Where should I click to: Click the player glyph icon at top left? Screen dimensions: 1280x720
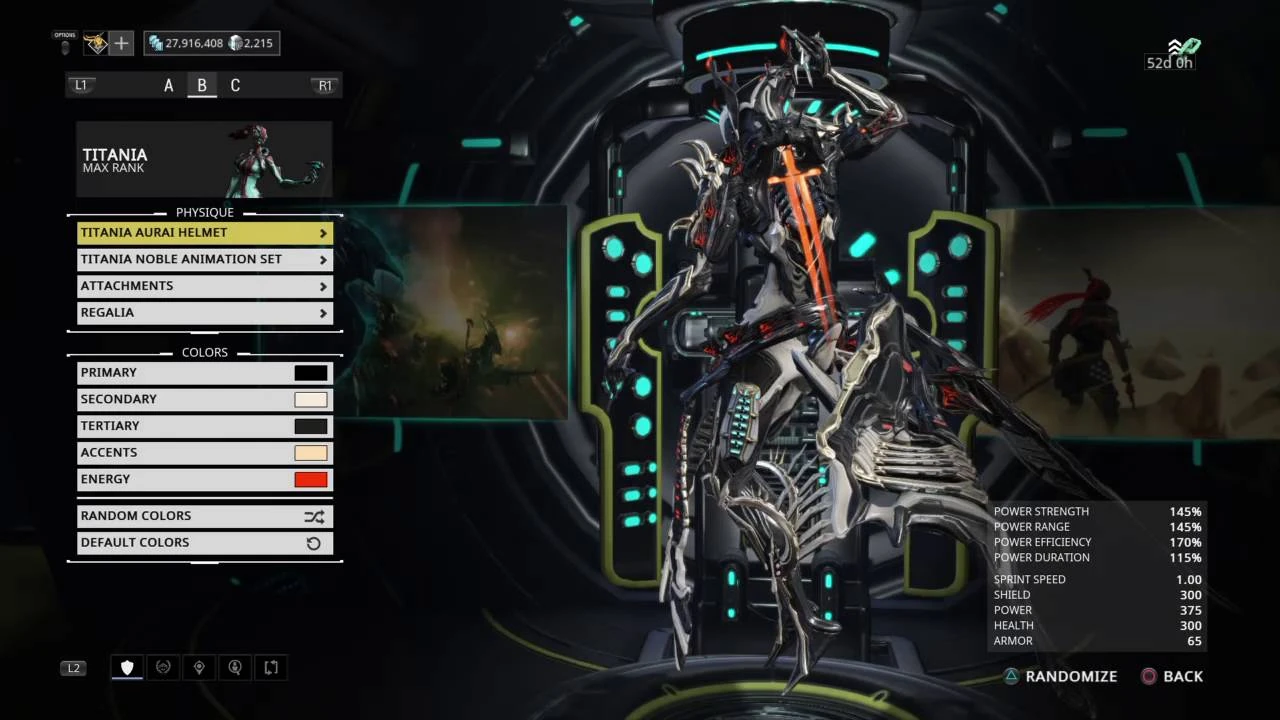coord(95,43)
